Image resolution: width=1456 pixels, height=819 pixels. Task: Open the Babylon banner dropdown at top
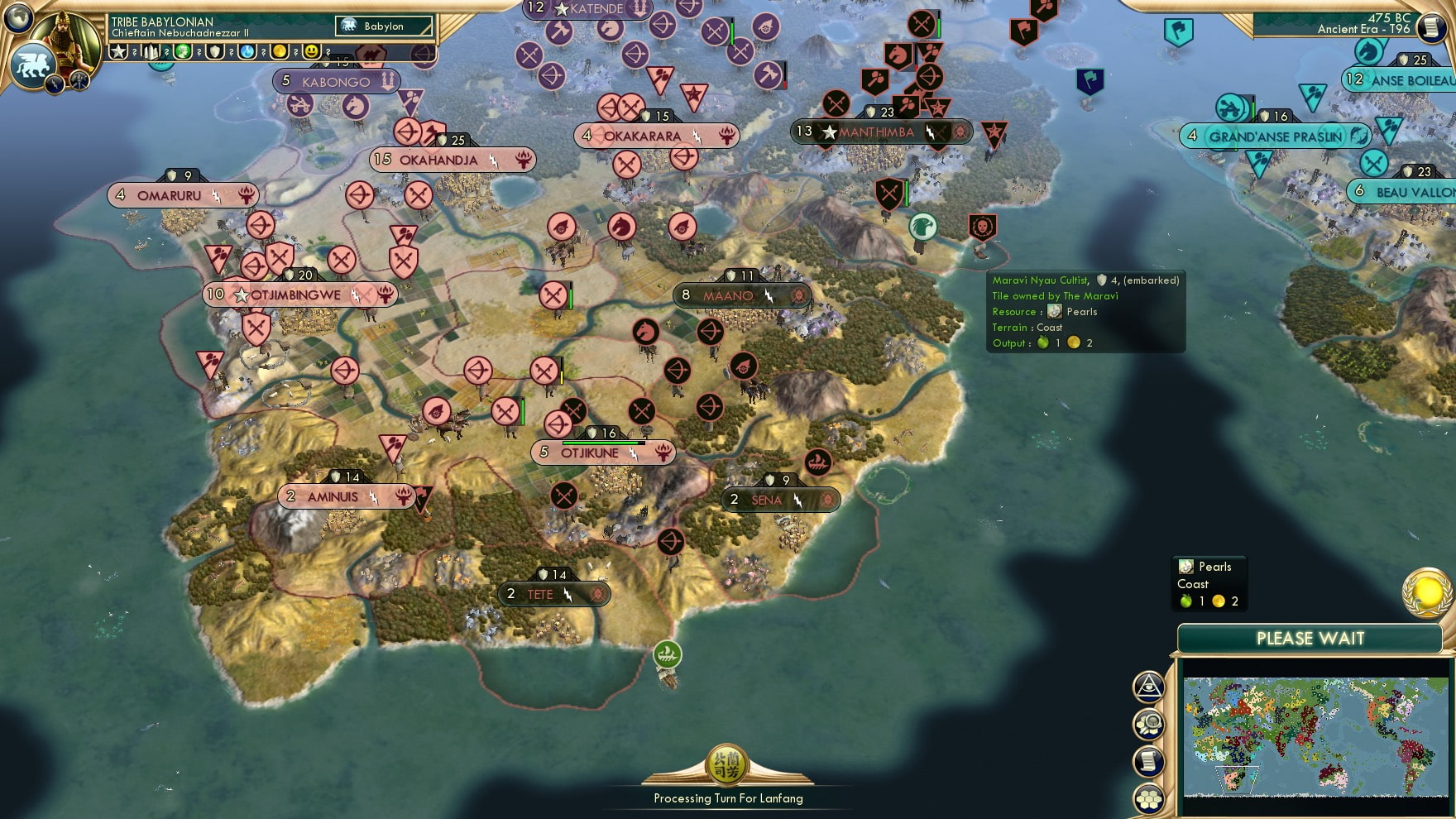click(x=383, y=26)
